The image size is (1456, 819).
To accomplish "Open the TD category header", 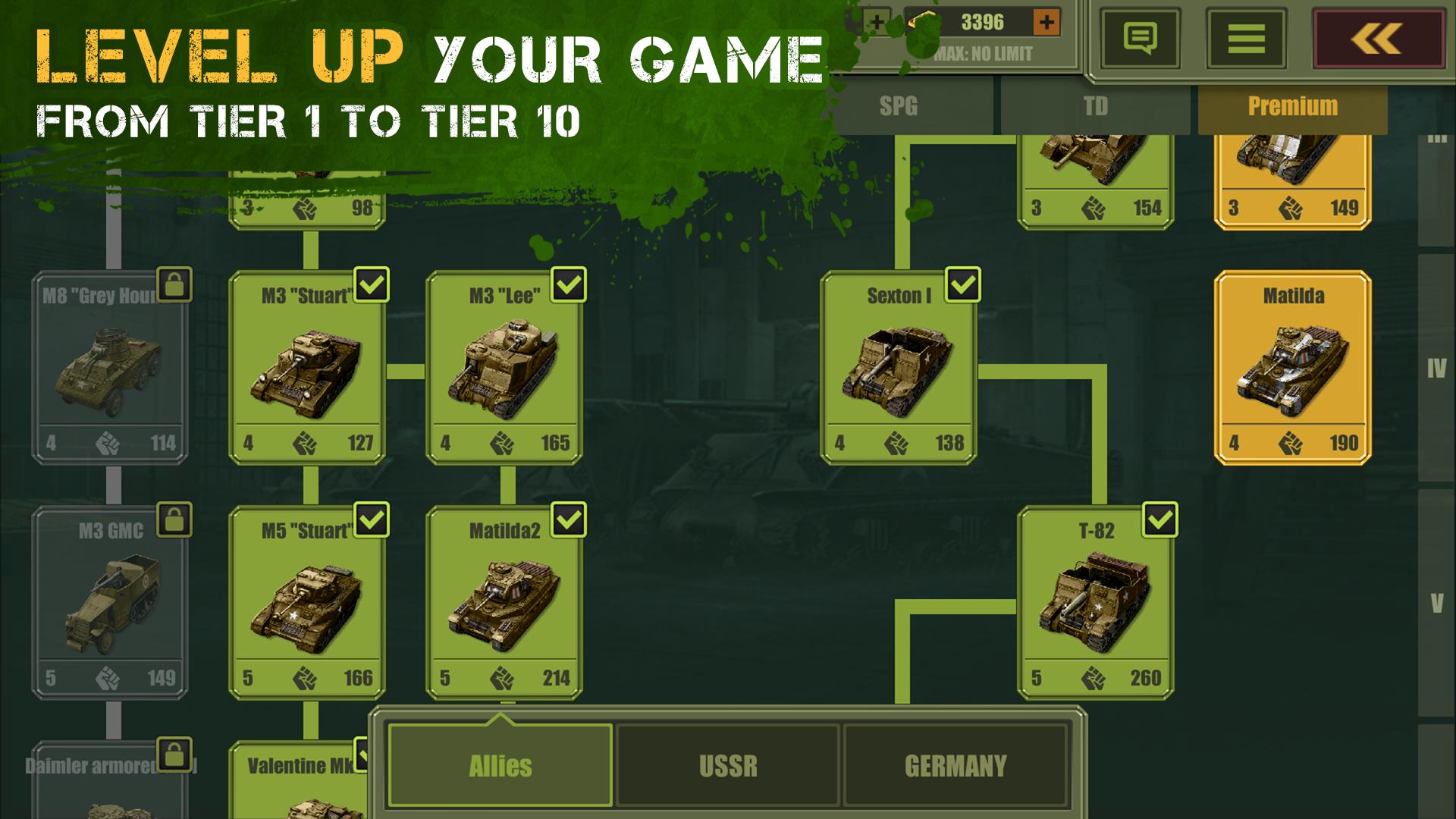I will [x=1094, y=107].
